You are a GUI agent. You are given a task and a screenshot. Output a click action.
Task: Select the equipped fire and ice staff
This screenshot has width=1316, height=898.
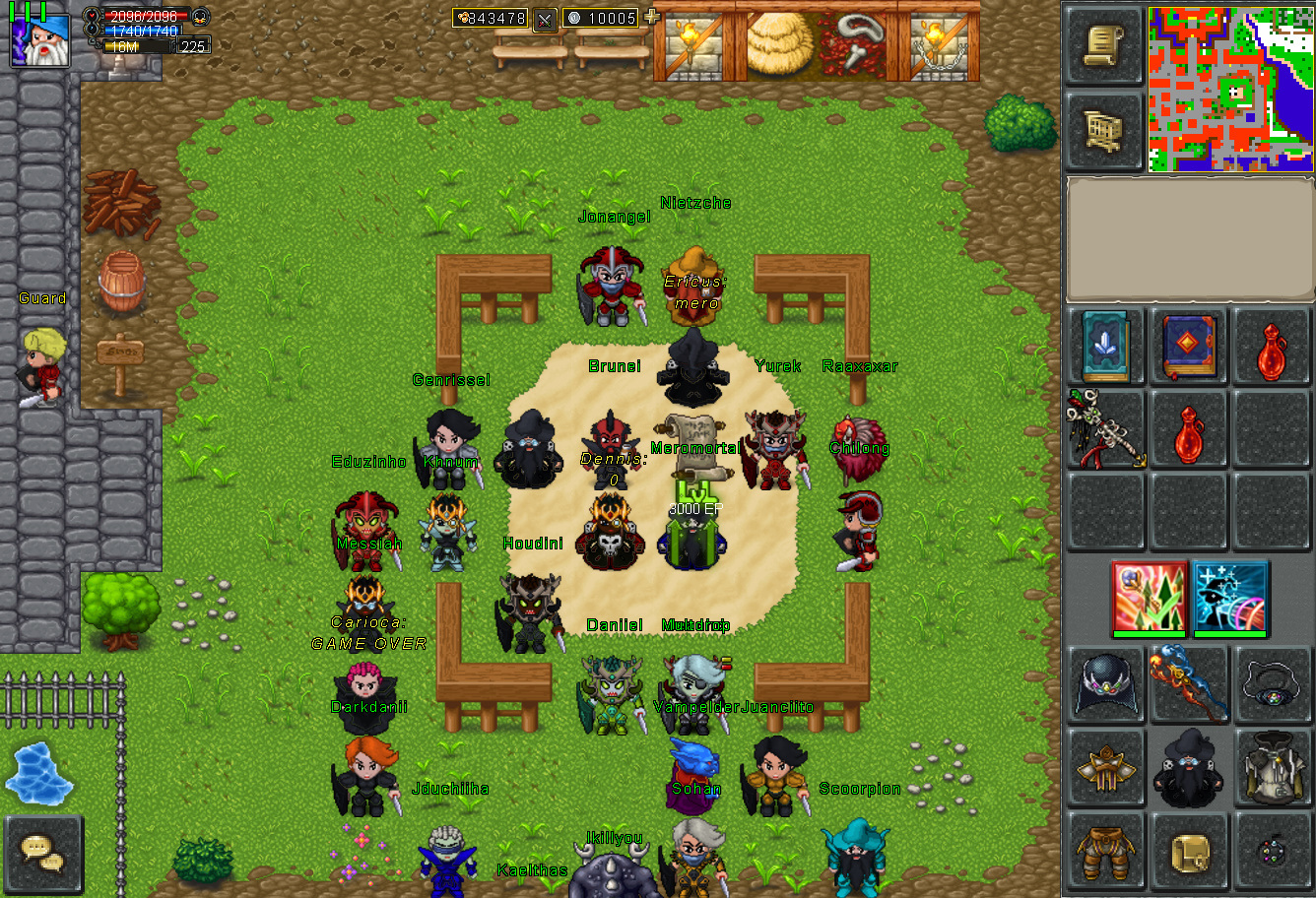pos(1188,683)
